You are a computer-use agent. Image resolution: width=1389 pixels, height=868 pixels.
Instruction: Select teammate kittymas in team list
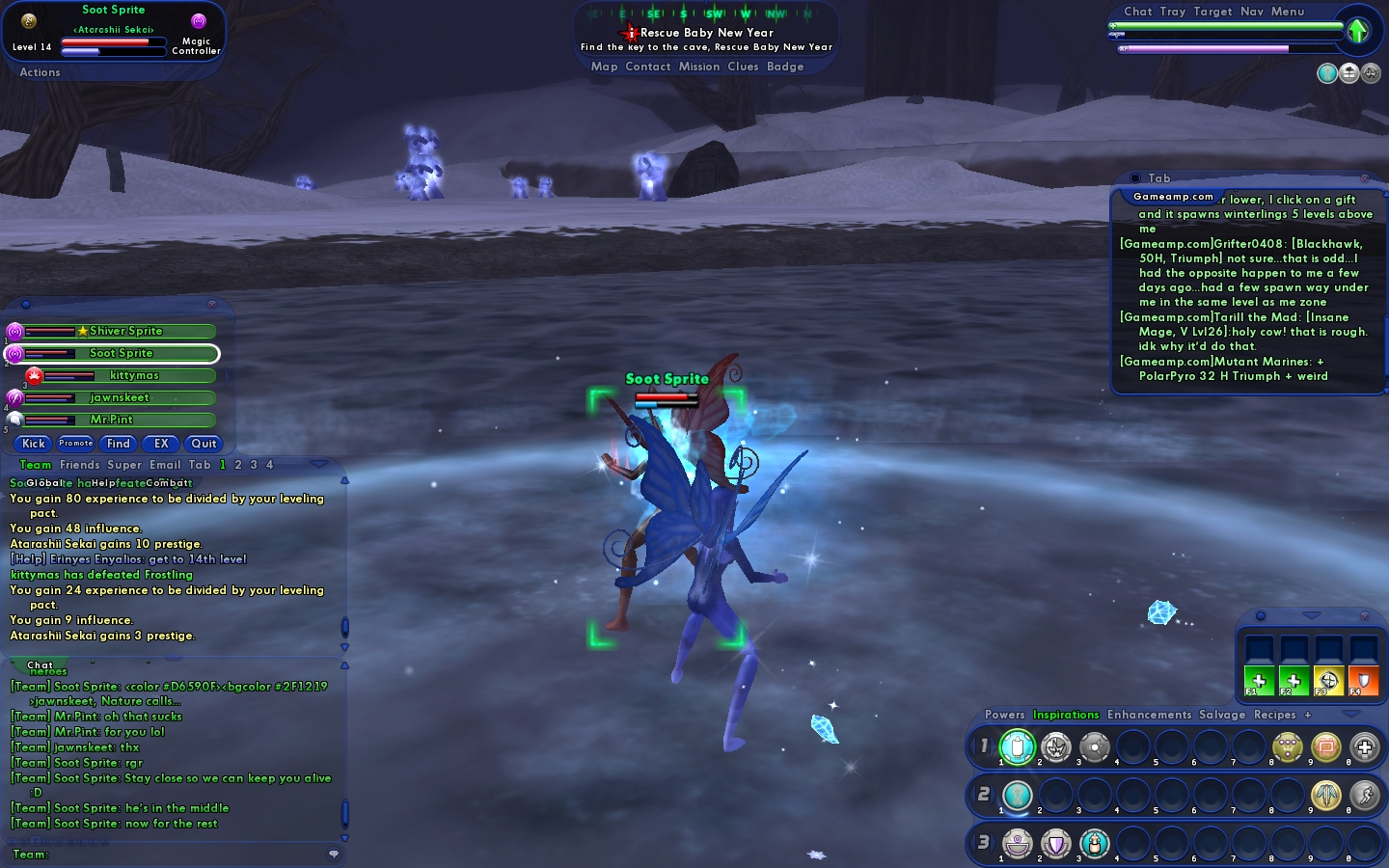[134, 375]
